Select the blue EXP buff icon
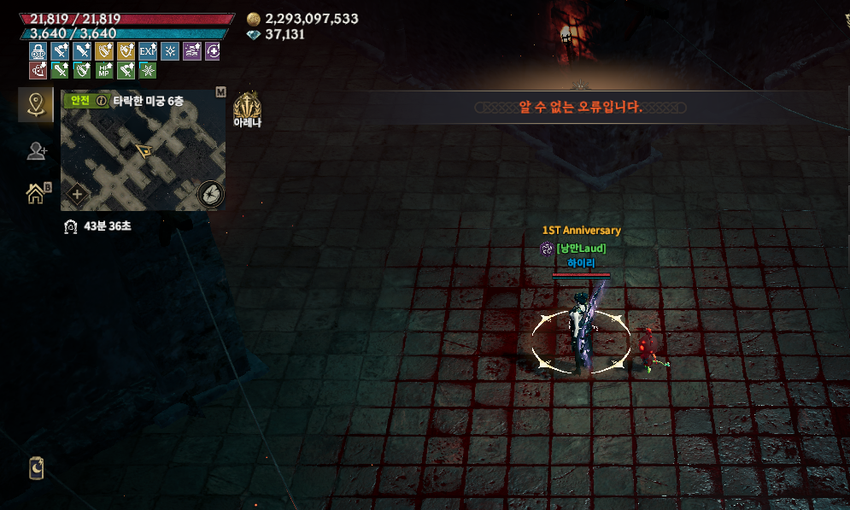This screenshot has height=510, width=850. [x=147, y=51]
